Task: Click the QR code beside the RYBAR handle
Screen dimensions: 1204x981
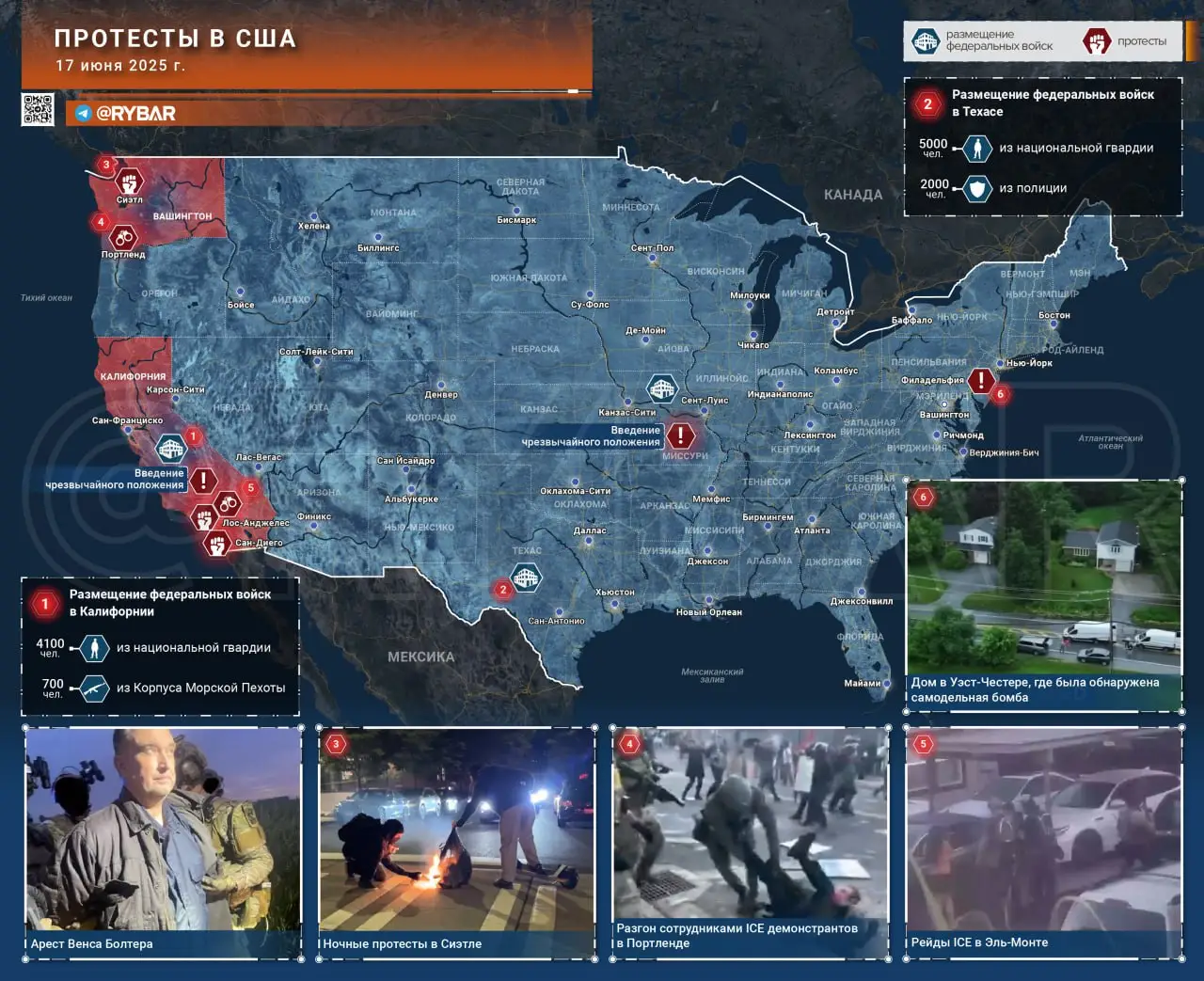Action: (x=38, y=109)
